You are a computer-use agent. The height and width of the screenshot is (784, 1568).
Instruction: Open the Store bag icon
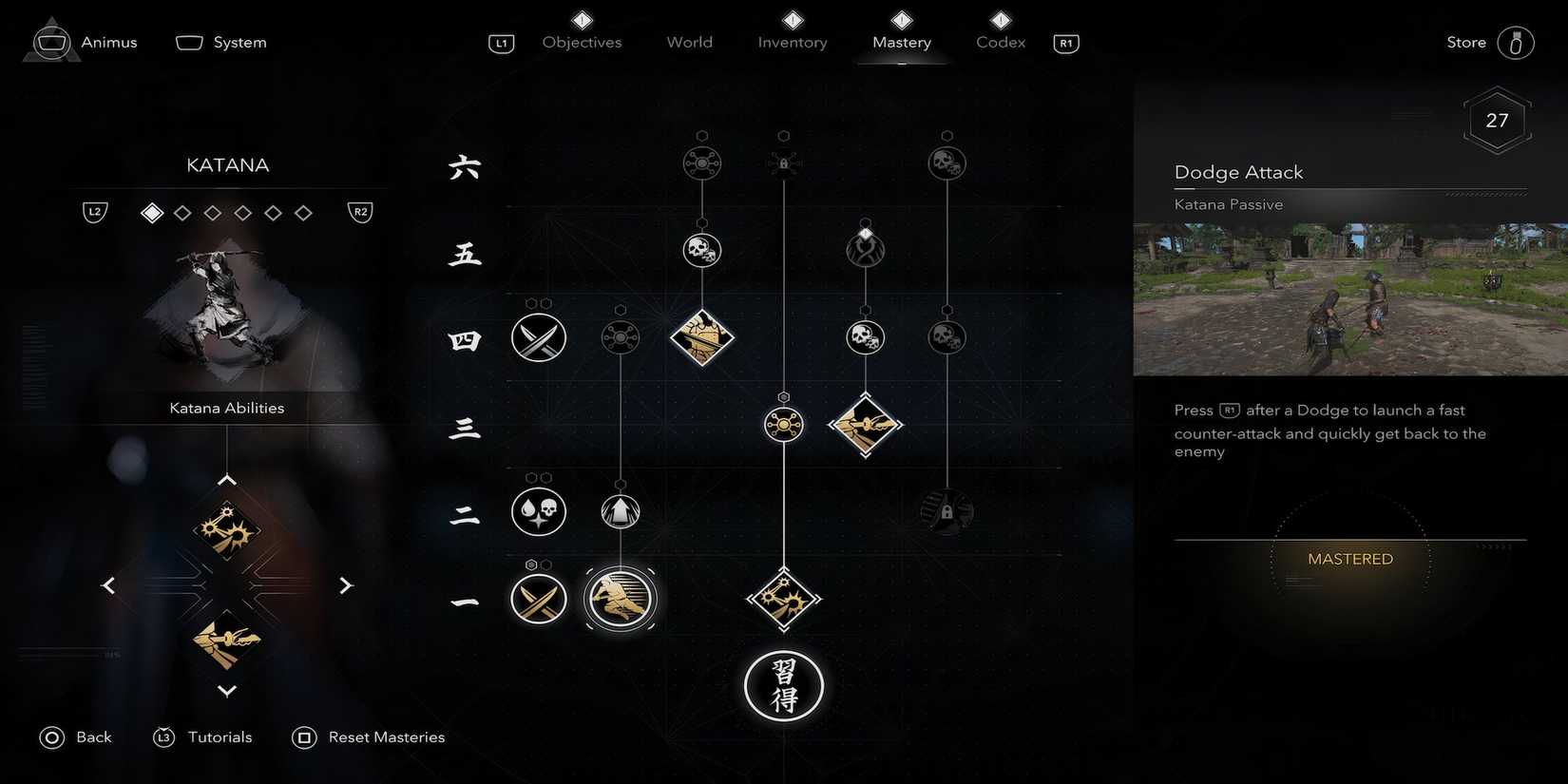point(1514,42)
